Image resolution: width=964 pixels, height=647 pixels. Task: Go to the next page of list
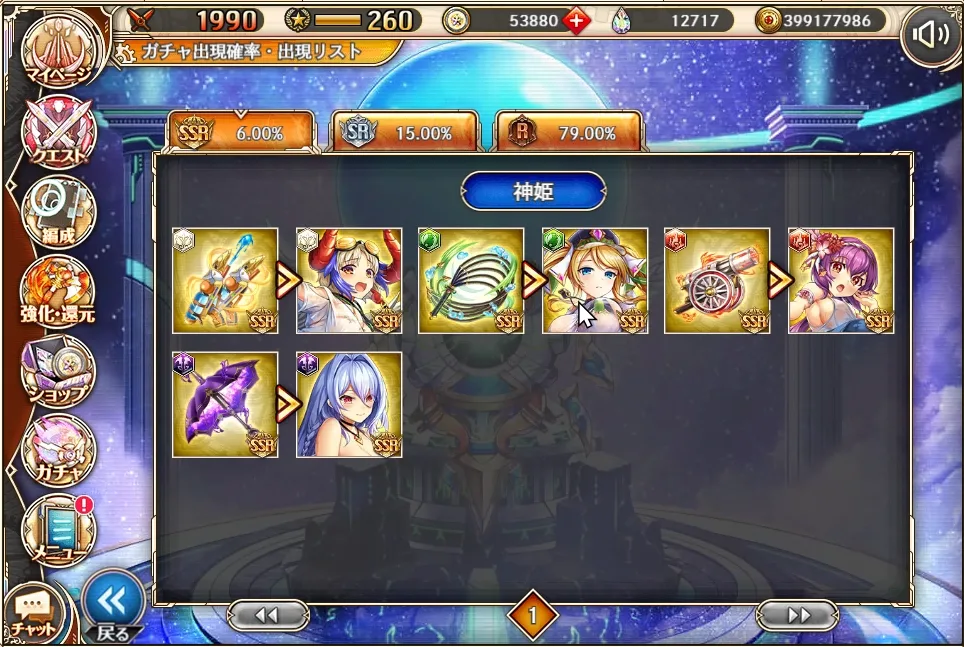click(x=797, y=615)
